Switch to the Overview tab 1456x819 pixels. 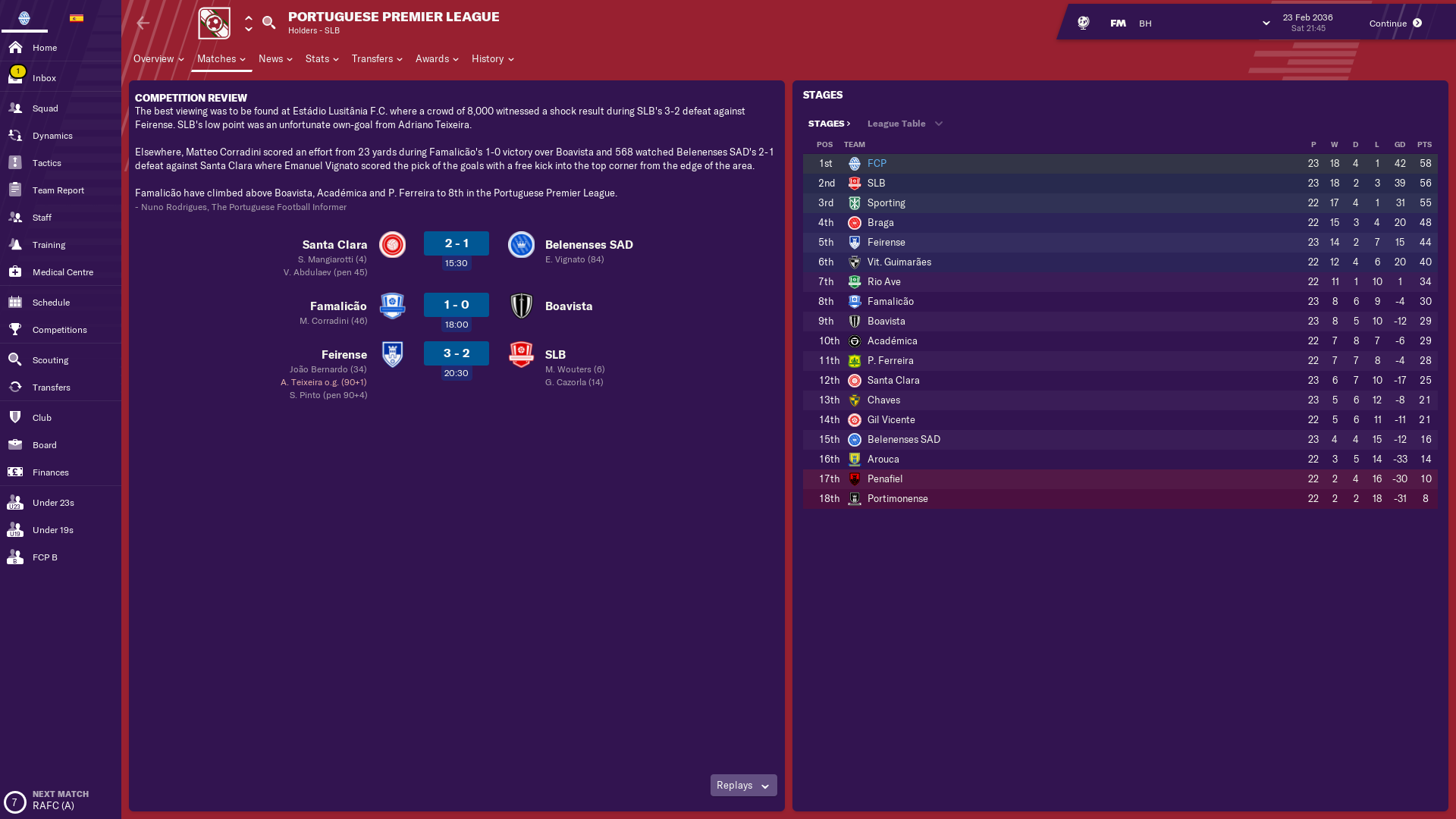click(x=158, y=59)
